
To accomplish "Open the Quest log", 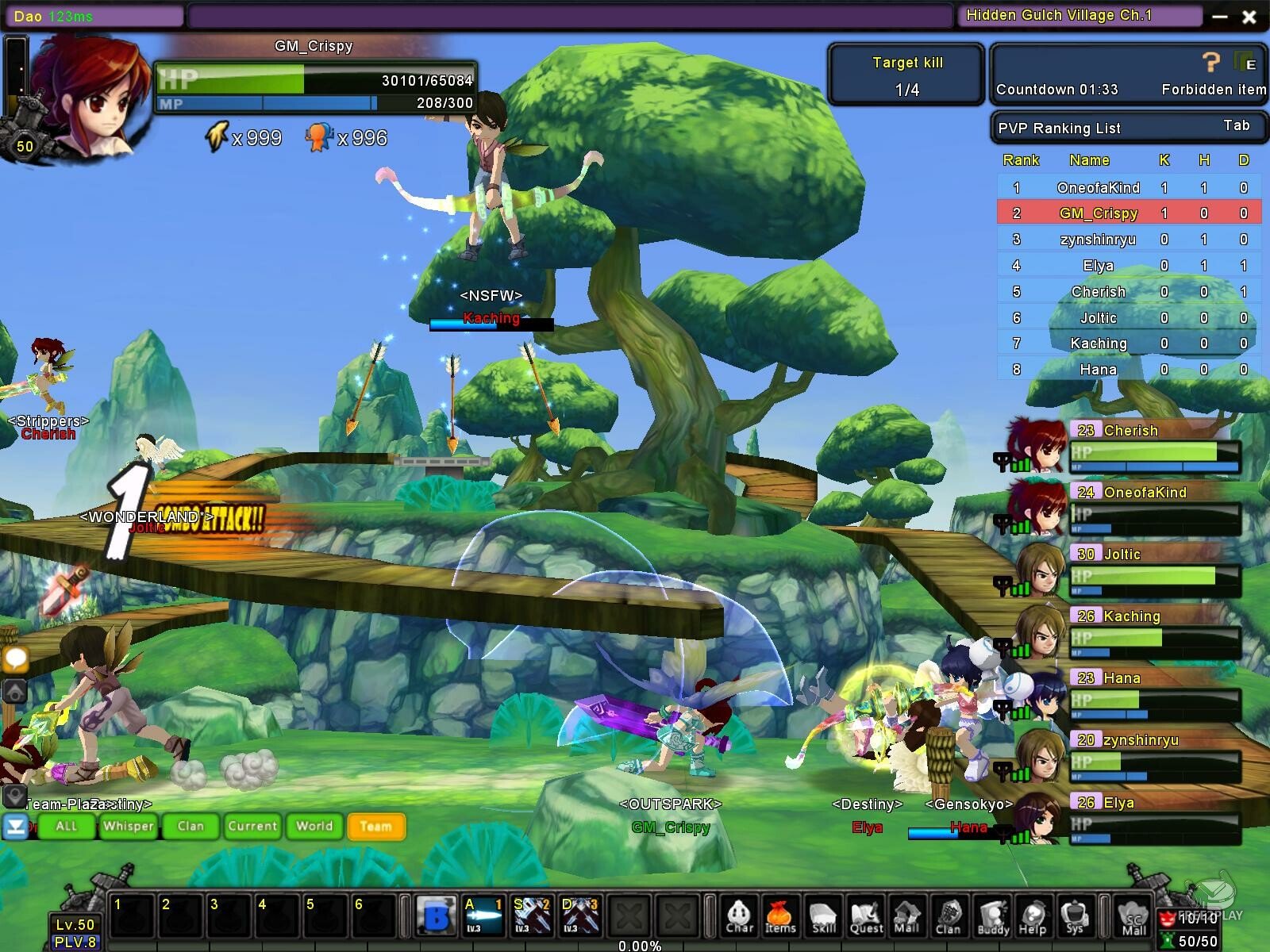I will tap(866, 917).
